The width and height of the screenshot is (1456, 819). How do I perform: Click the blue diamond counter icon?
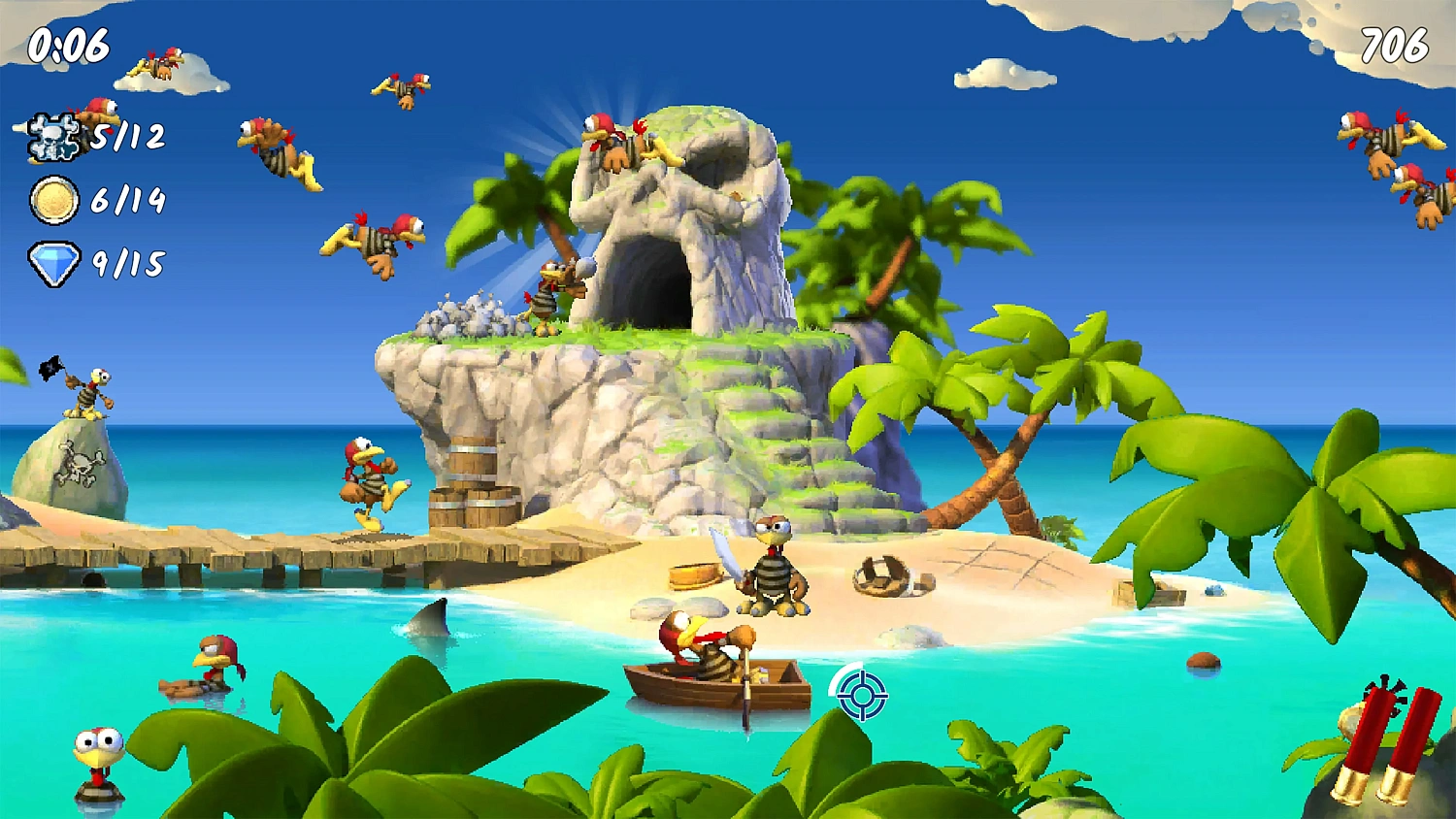55,260
